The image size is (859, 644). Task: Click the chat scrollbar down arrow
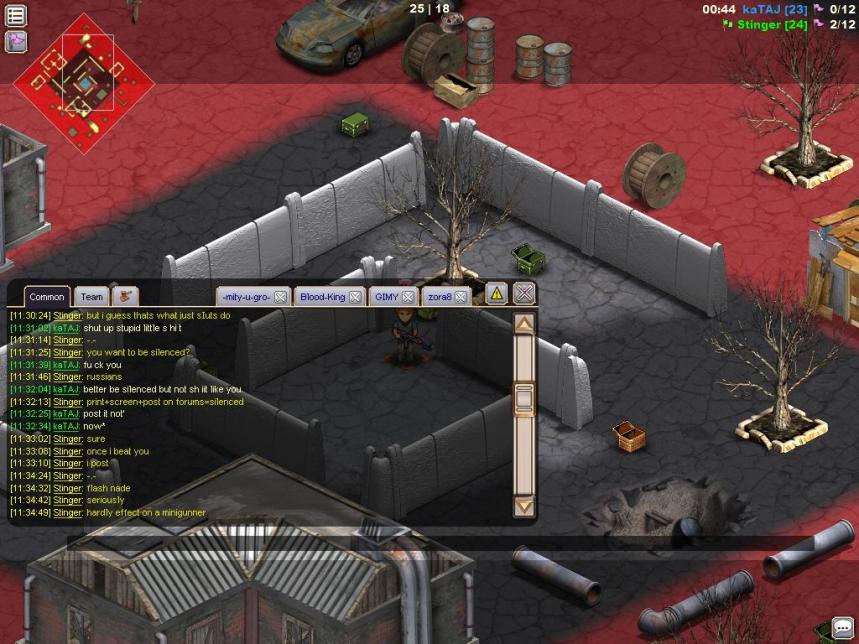pyautogui.click(x=524, y=507)
